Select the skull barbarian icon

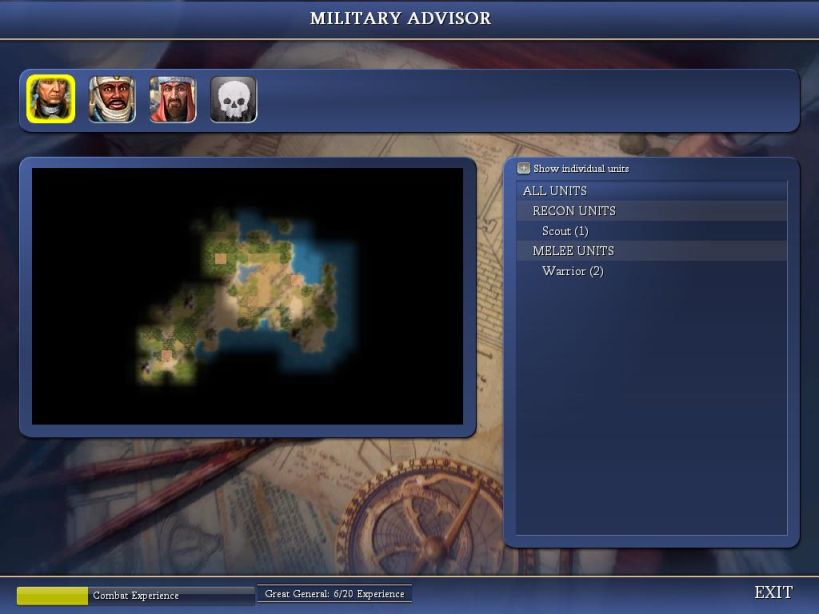(234, 100)
